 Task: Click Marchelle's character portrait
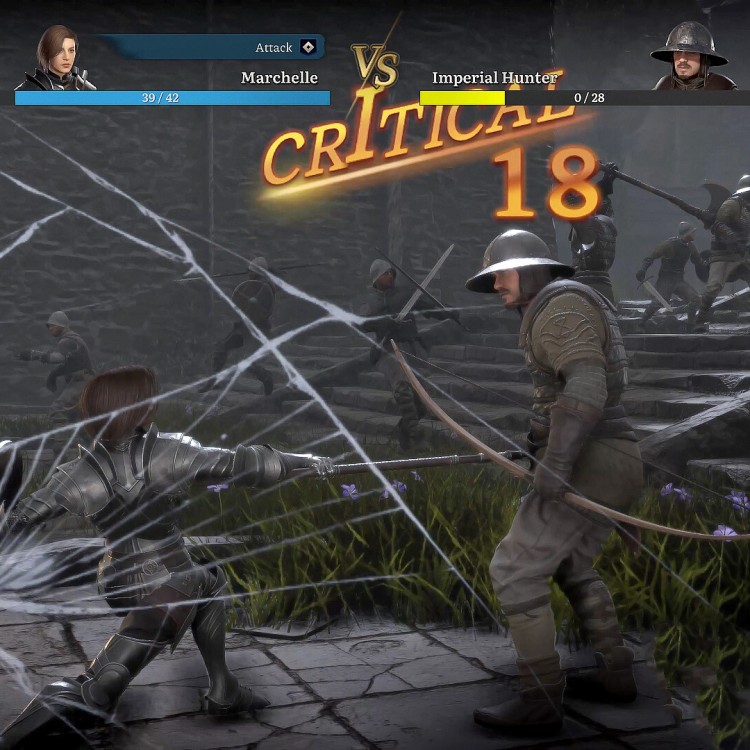click(x=58, y=58)
